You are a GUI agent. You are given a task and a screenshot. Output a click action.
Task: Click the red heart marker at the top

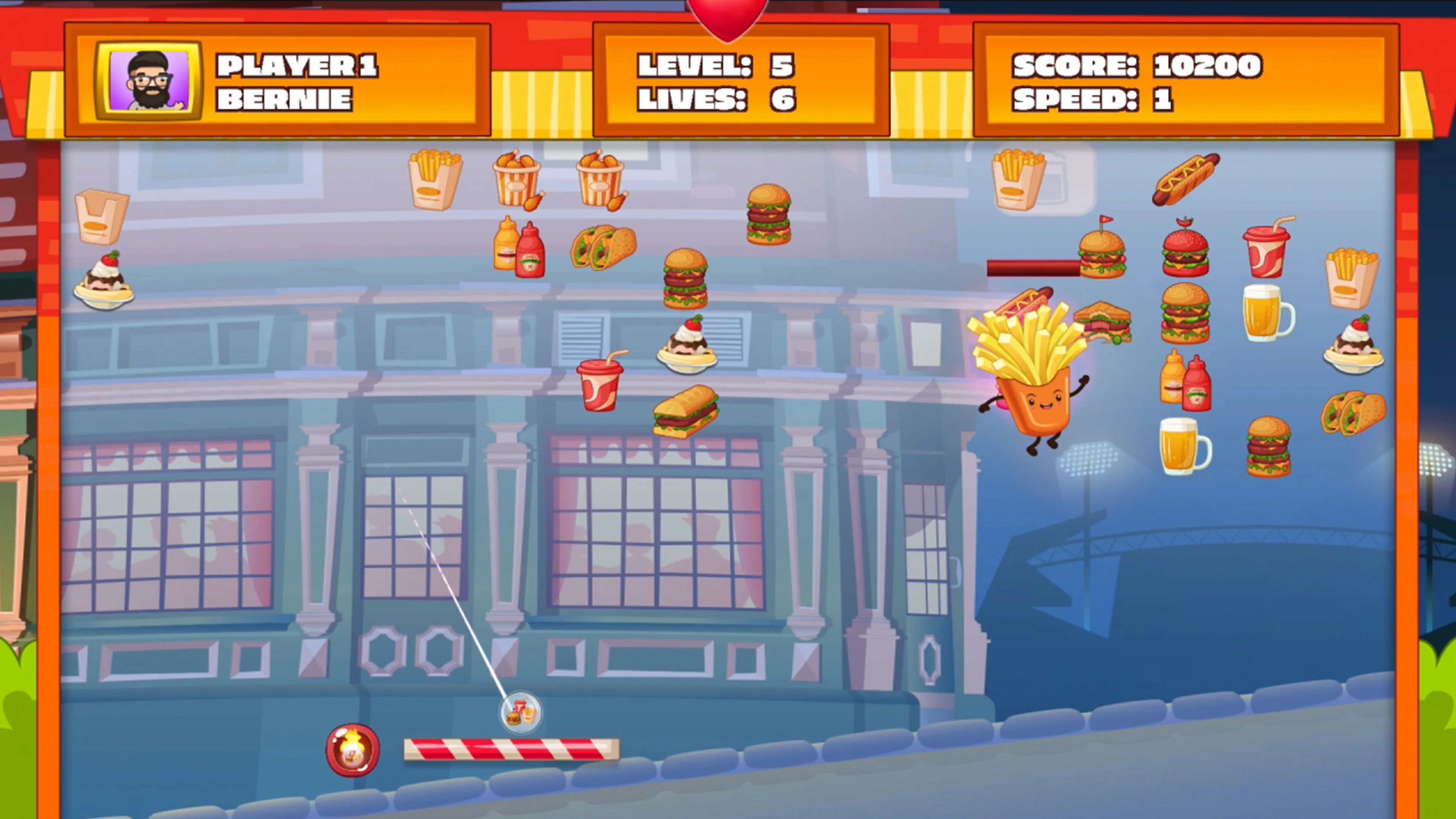[x=726, y=14]
